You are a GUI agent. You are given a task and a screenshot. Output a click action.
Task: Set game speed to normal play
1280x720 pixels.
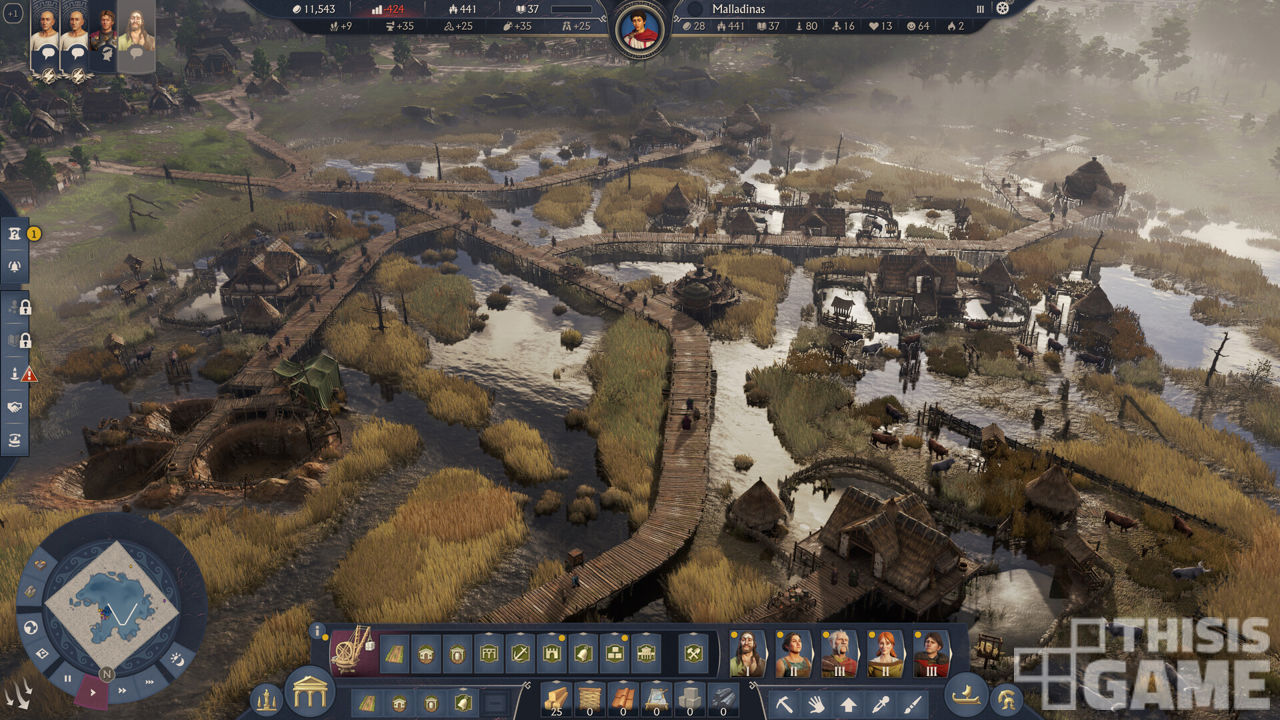pos(93,691)
